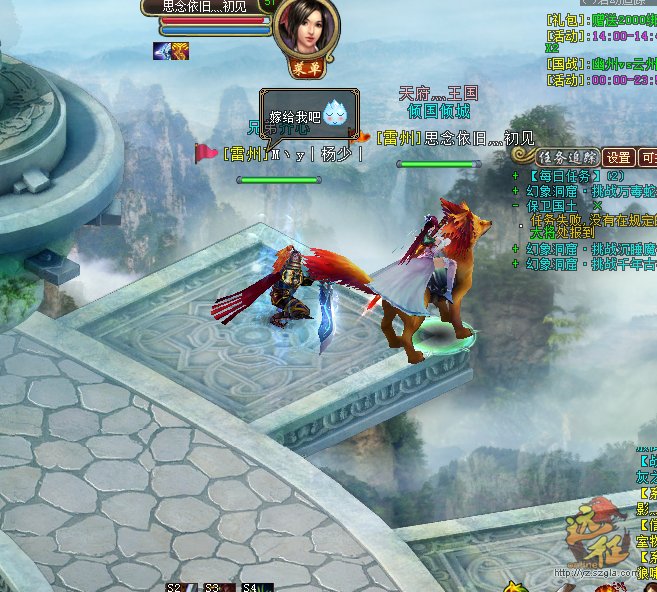
Task: Select the golden dragon buff icon
Action: click(x=179, y=51)
